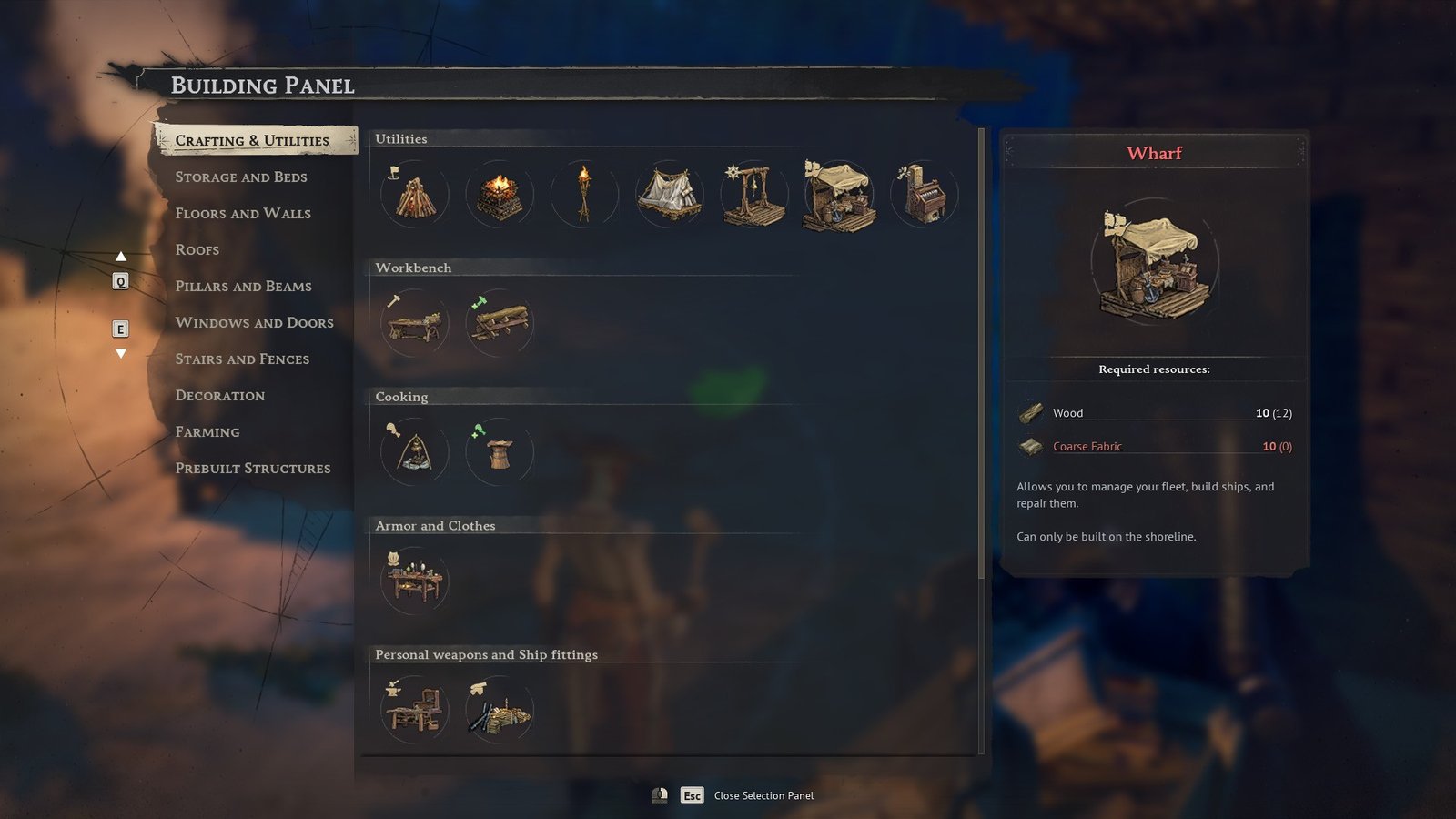Select the charcoal kiln icon in Utilities
Screen dimensions: 1456x819
[x=499, y=194]
